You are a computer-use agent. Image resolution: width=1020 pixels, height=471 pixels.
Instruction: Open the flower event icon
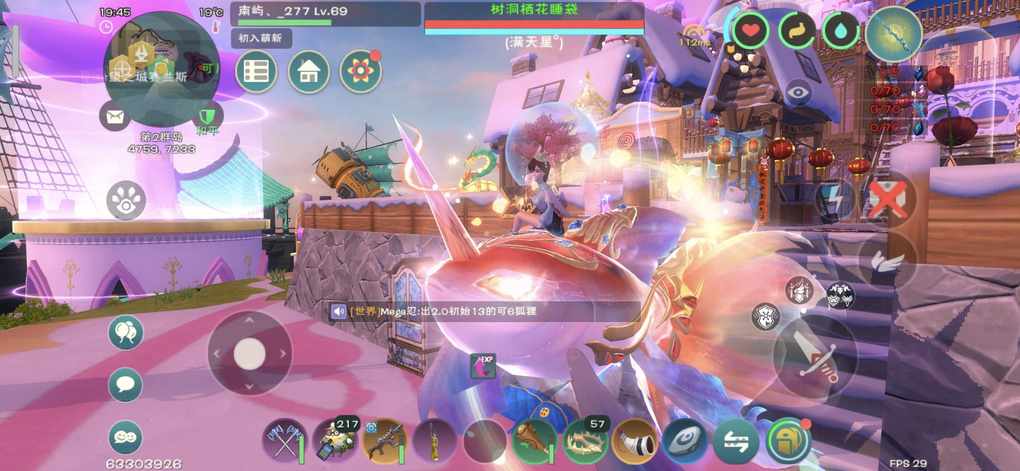click(x=361, y=71)
